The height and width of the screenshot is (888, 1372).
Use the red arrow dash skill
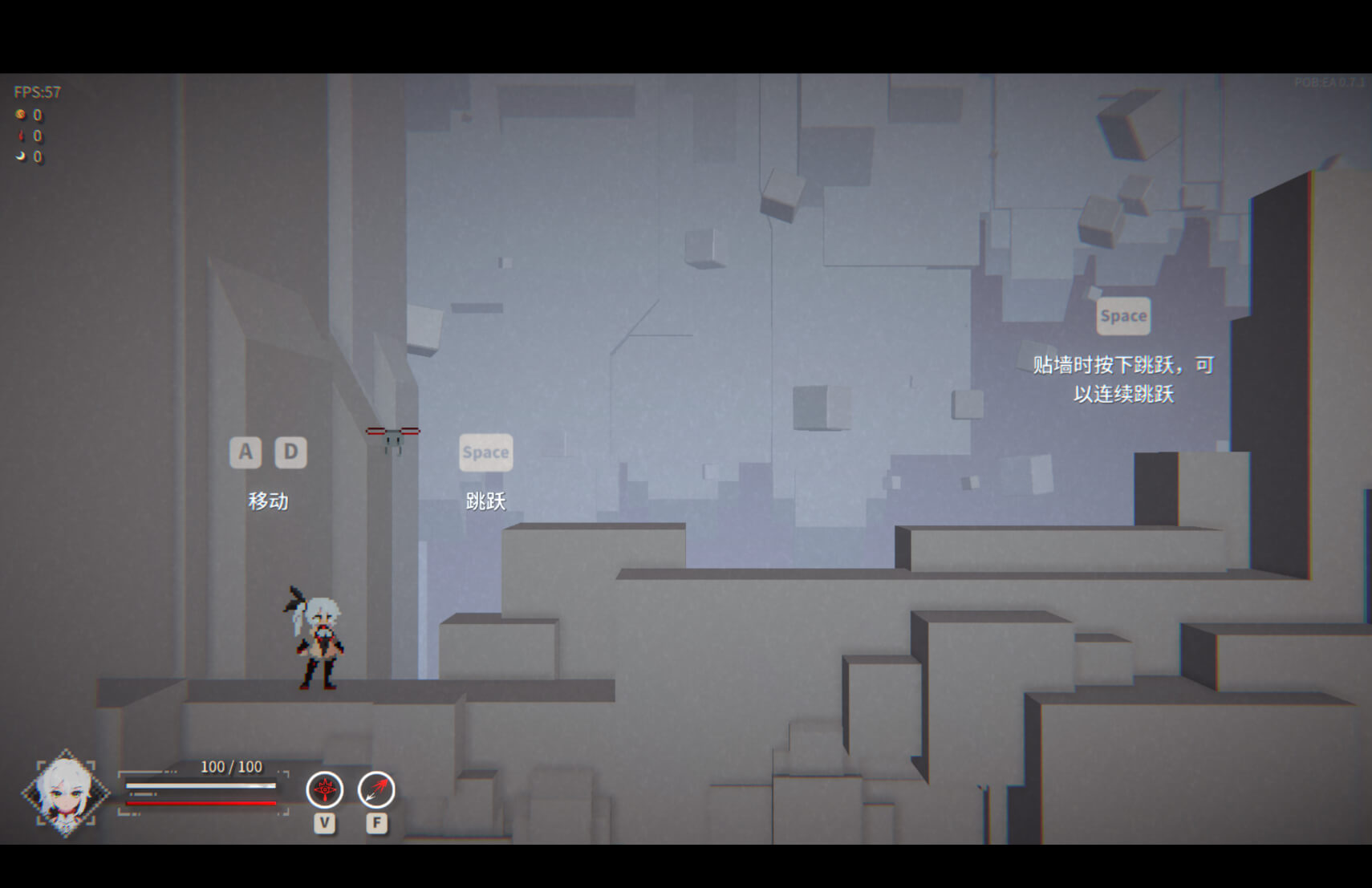click(x=376, y=790)
